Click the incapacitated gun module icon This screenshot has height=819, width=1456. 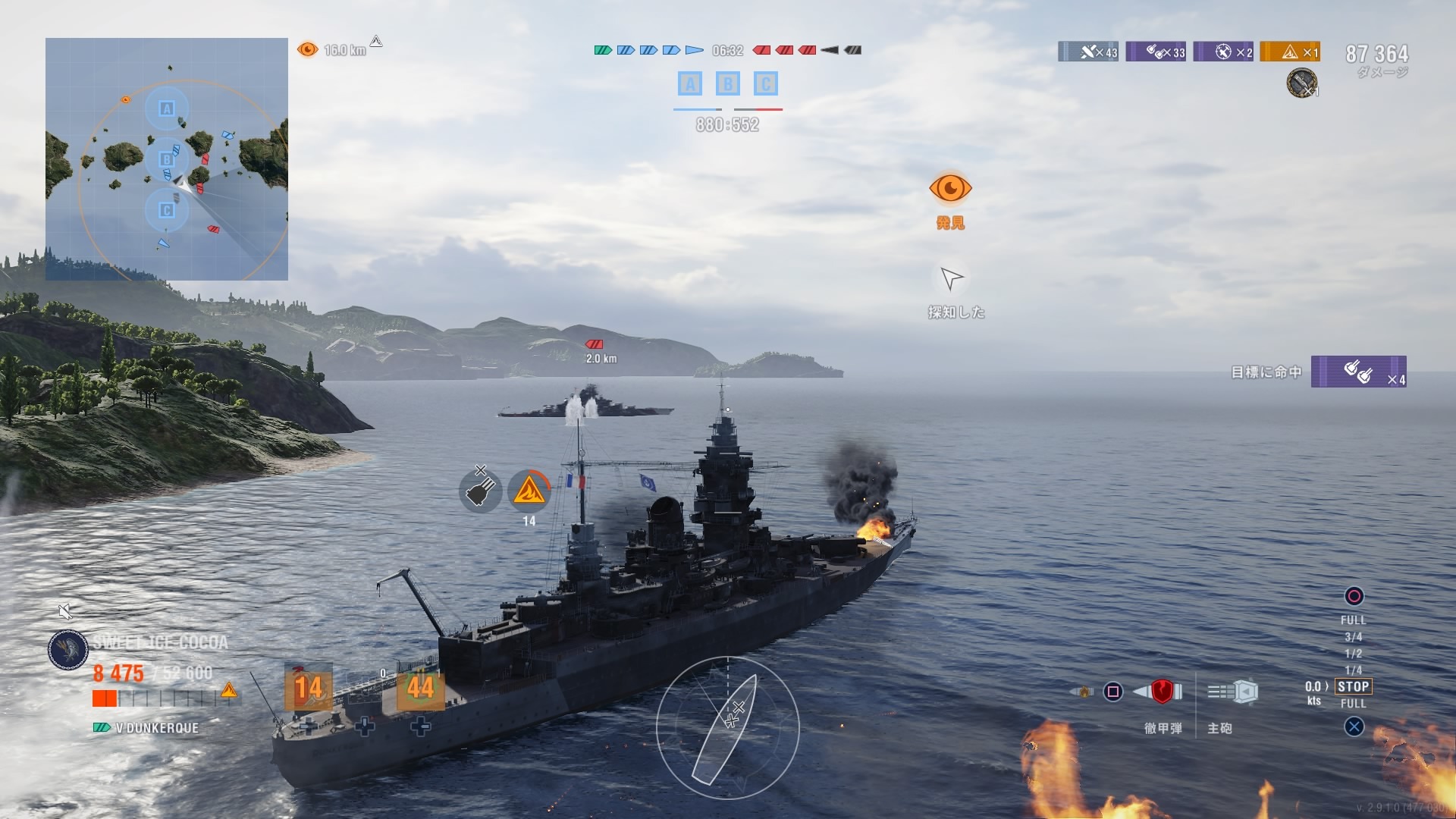coord(480,491)
